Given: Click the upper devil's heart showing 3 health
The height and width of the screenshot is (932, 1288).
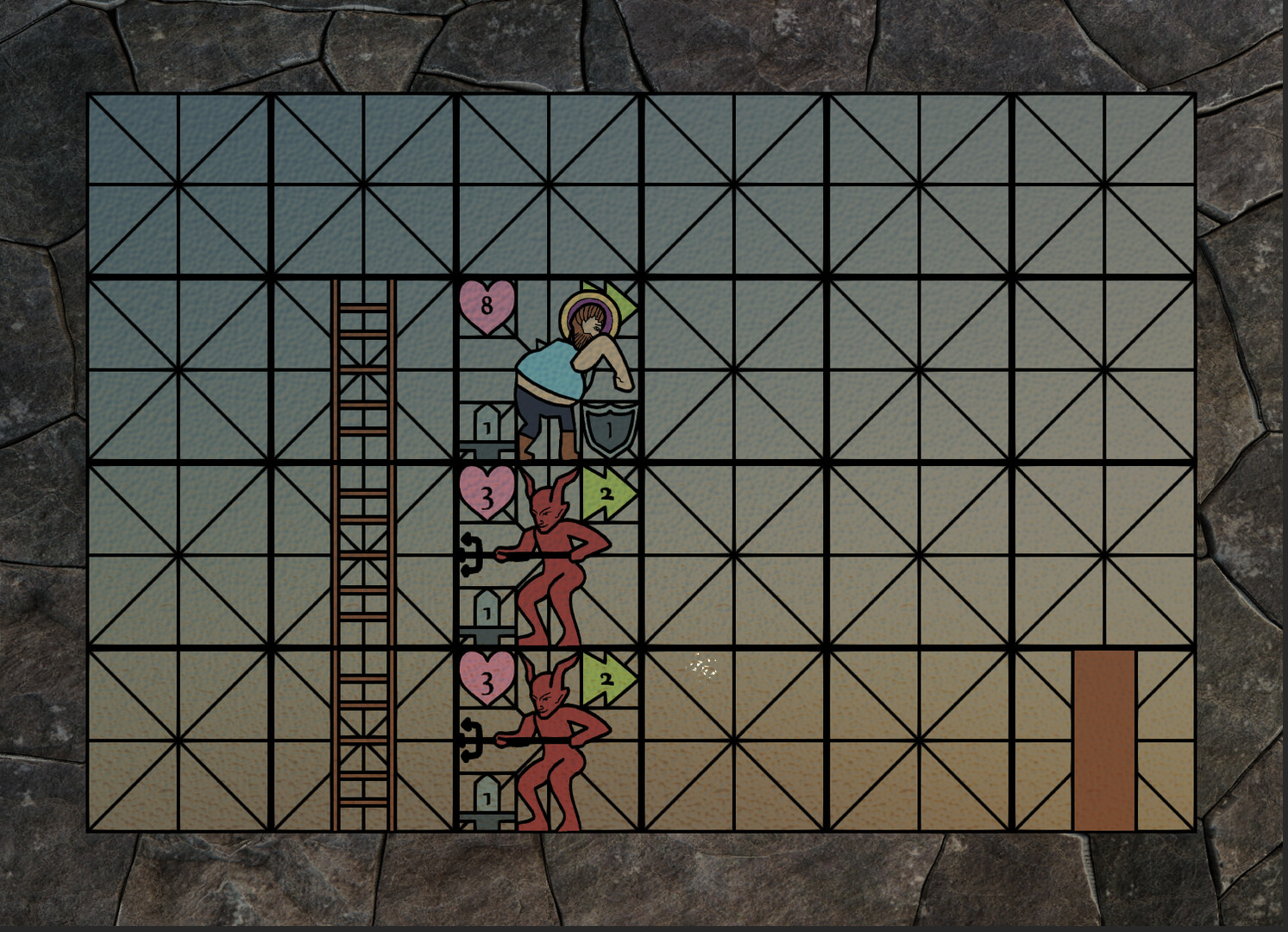Looking at the screenshot, I should click(487, 494).
